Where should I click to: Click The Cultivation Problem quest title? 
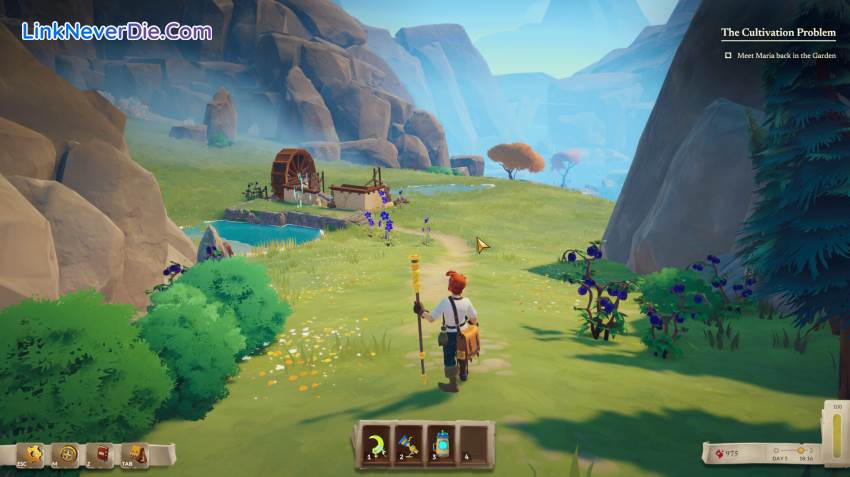(x=778, y=33)
